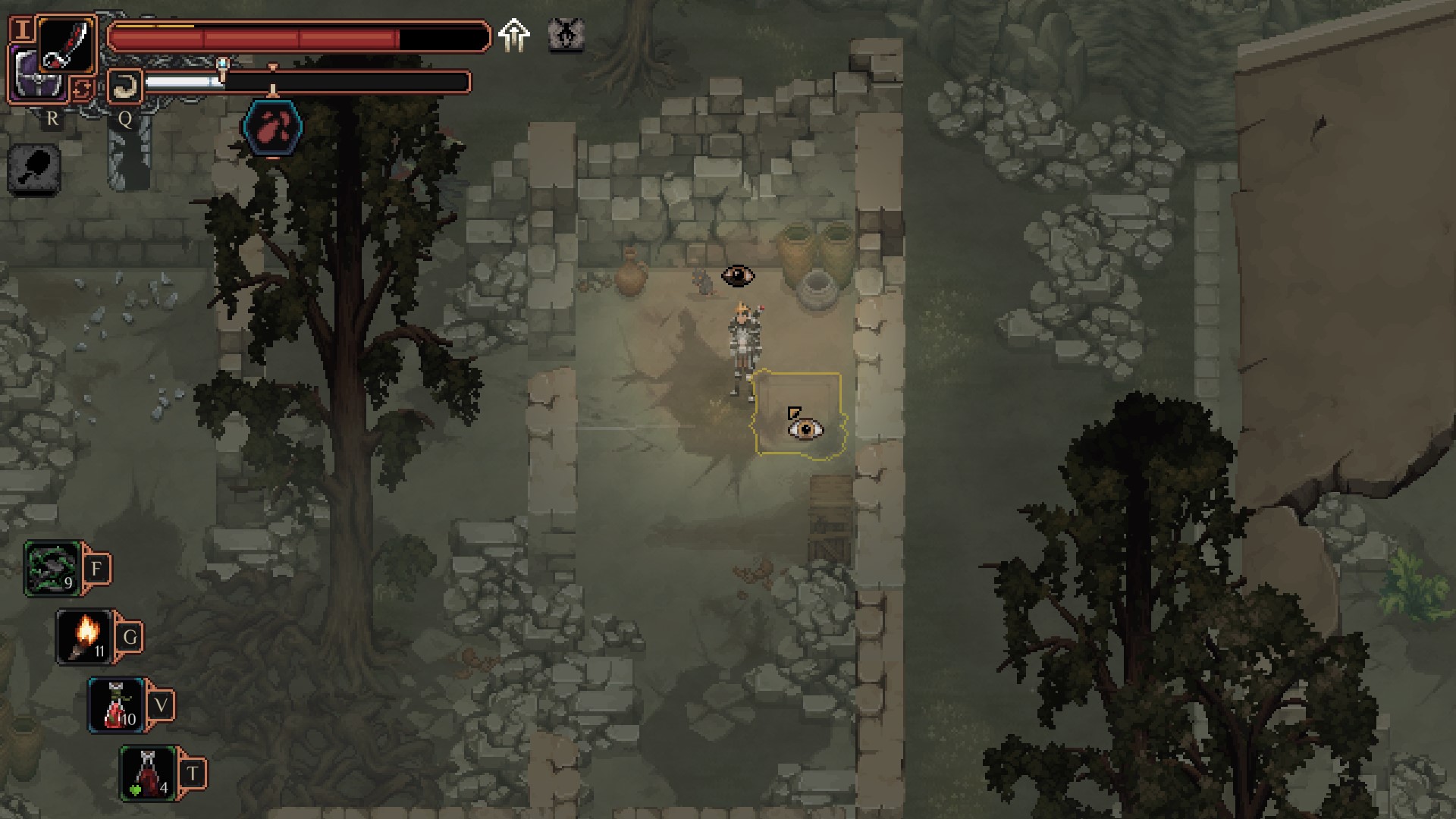Click the footprints status hexagon icon
Screen dimensions: 1456x819
[x=273, y=127]
